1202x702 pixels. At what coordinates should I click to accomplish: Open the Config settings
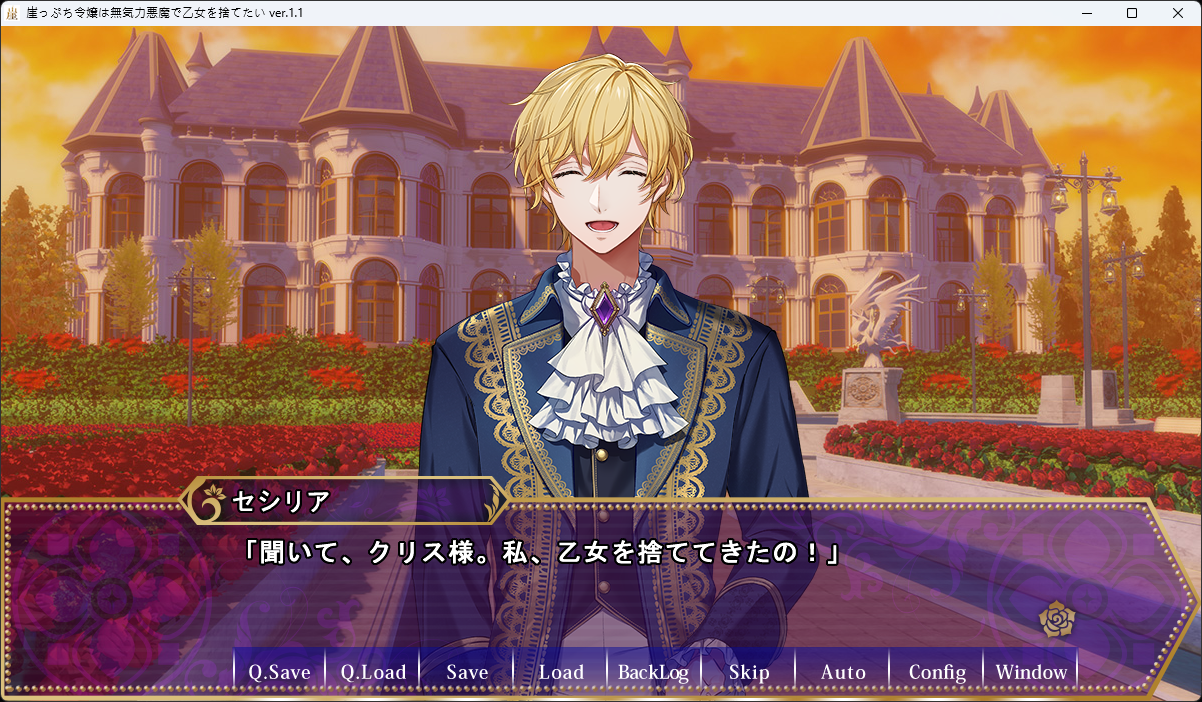(x=937, y=672)
